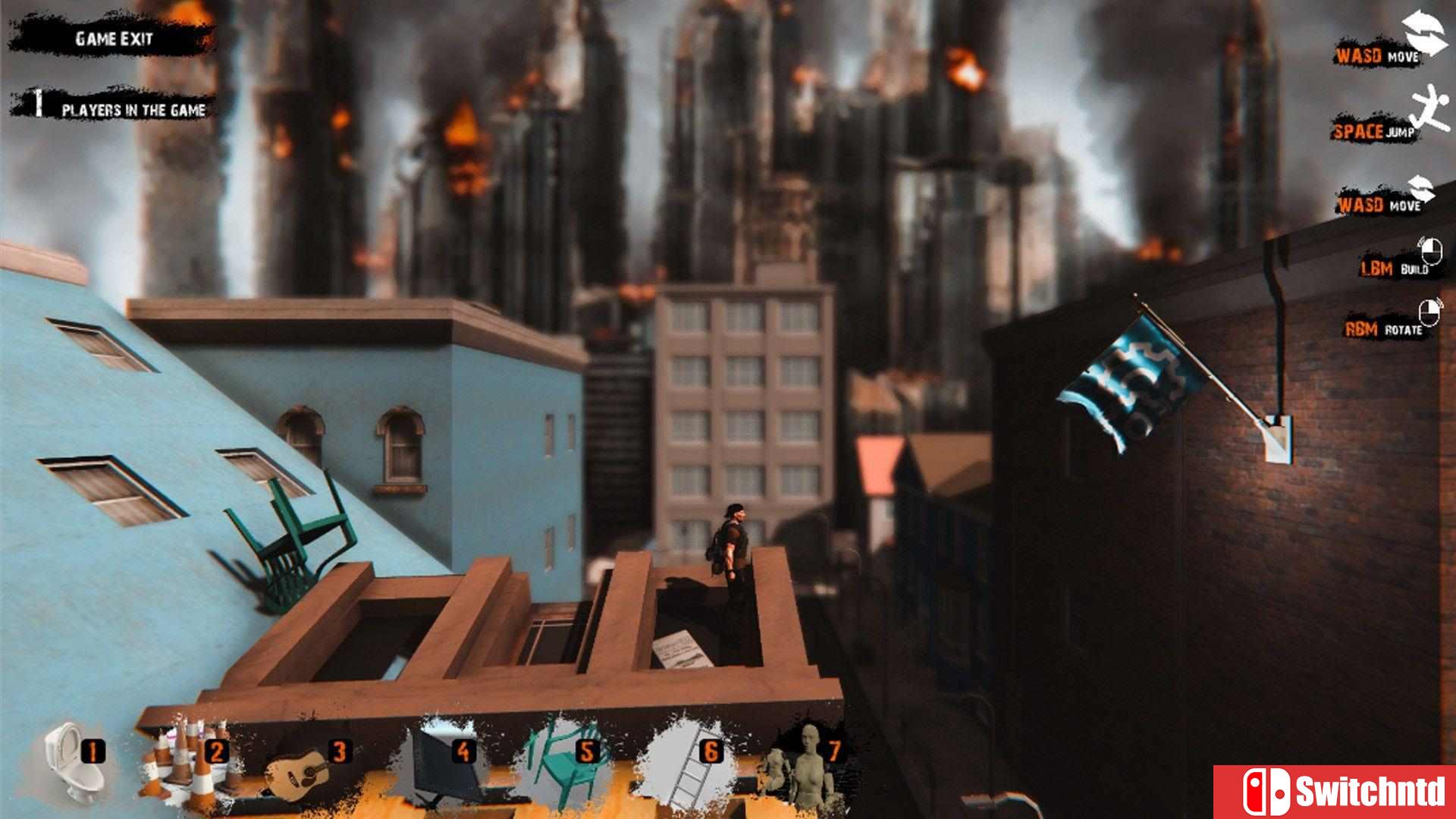Click the Game Exit button
Image resolution: width=1456 pixels, height=819 pixels.
114,38
